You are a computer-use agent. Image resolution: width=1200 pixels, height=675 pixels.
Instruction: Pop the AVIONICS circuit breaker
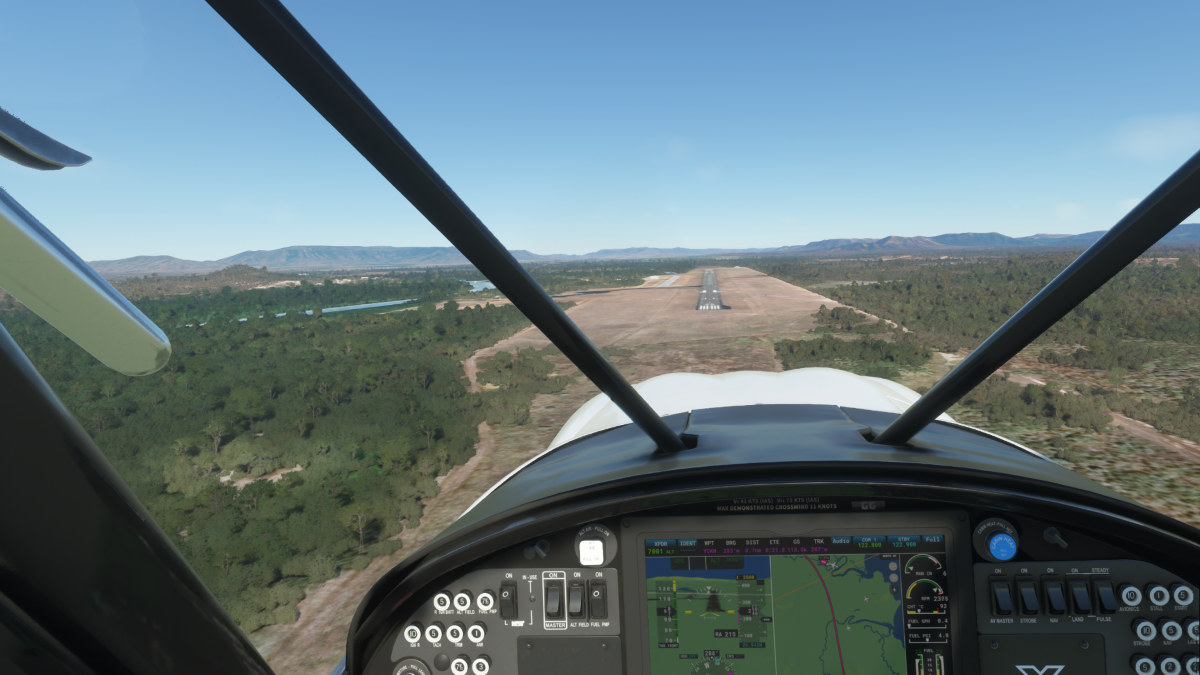click(1130, 595)
